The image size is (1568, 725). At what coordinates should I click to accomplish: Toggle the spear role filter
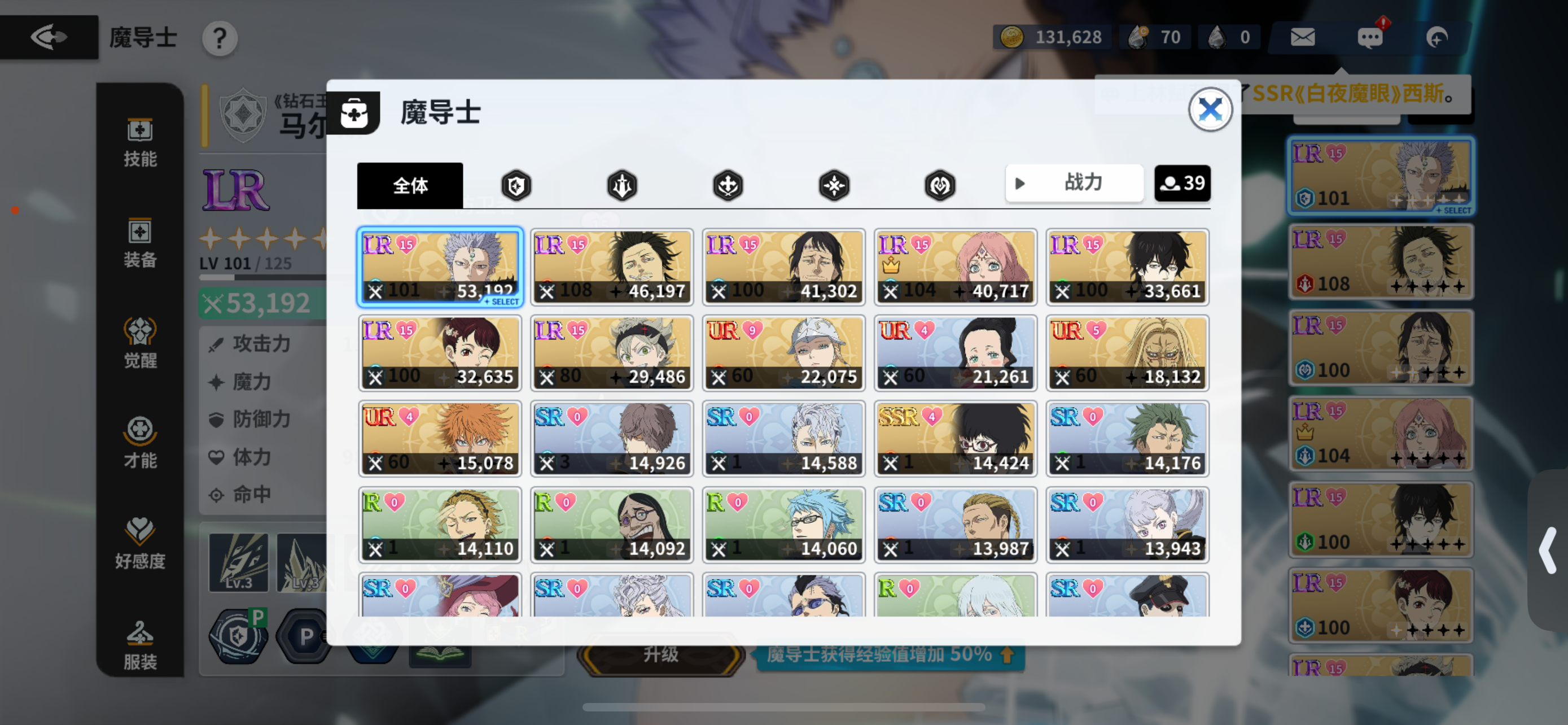tap(621, 185)
